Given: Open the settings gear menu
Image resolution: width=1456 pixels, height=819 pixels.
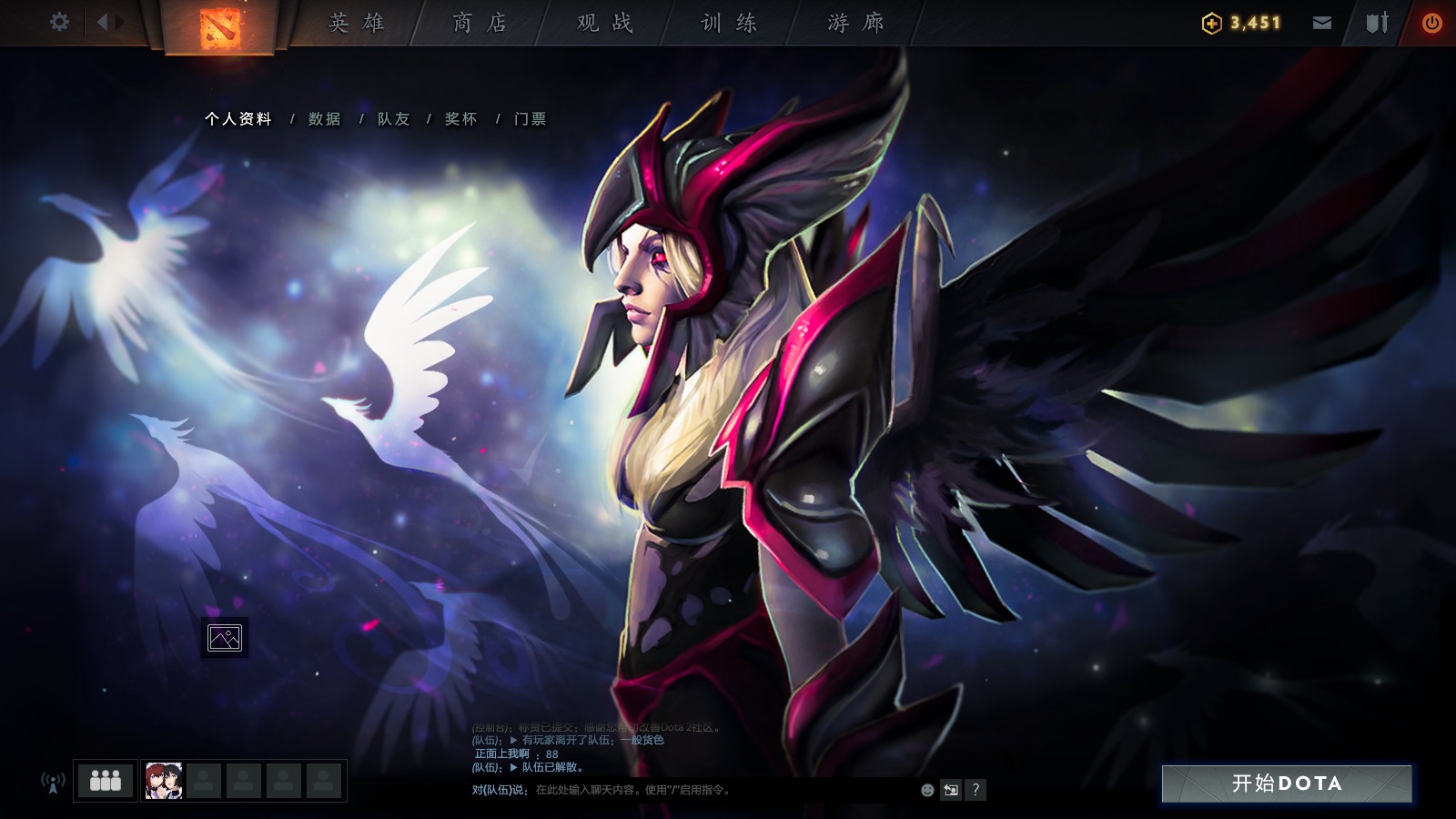Looking at the screenshot, I should click(x=60, y=23).
